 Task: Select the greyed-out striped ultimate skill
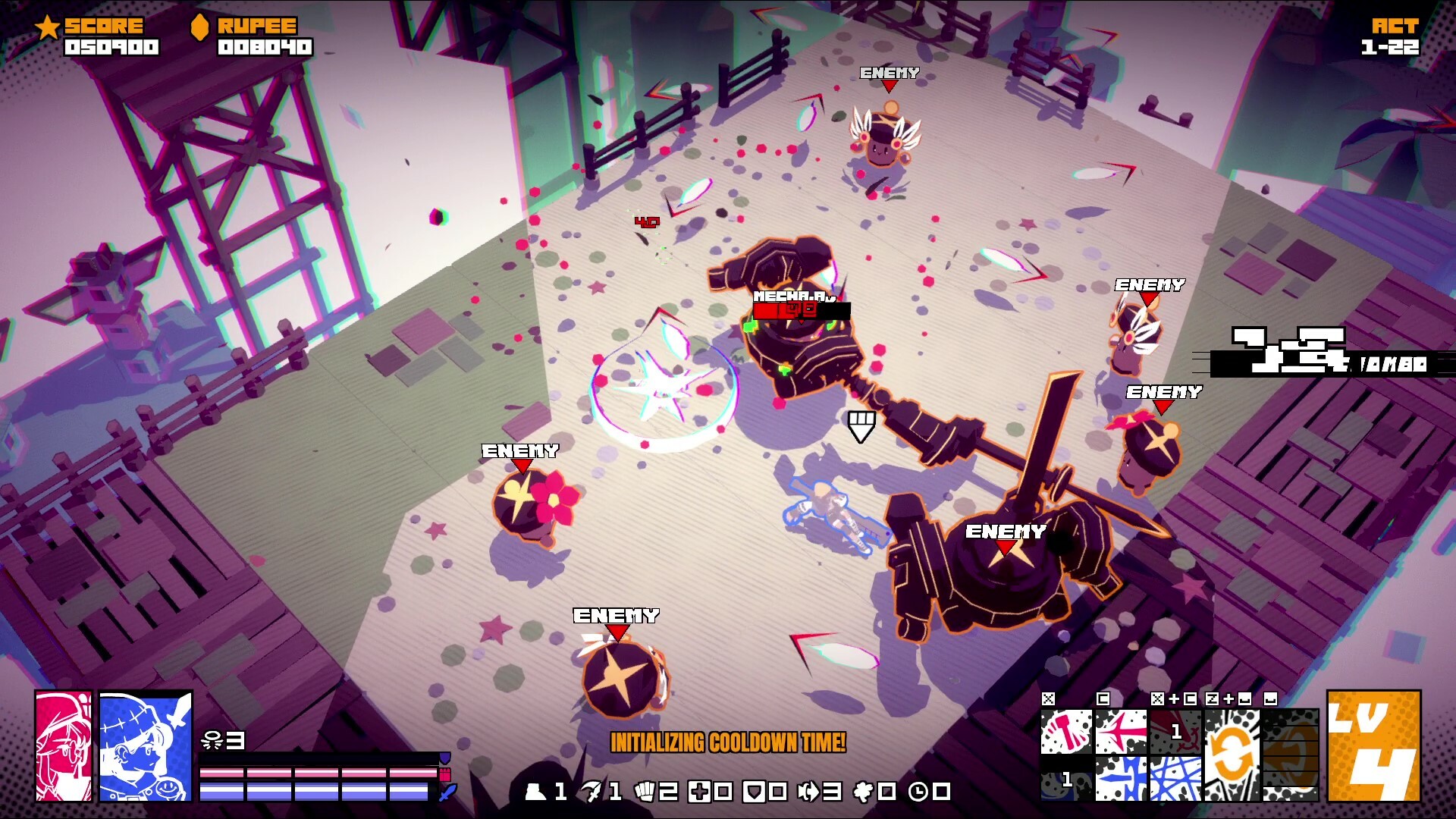(x=1290, y=755)
